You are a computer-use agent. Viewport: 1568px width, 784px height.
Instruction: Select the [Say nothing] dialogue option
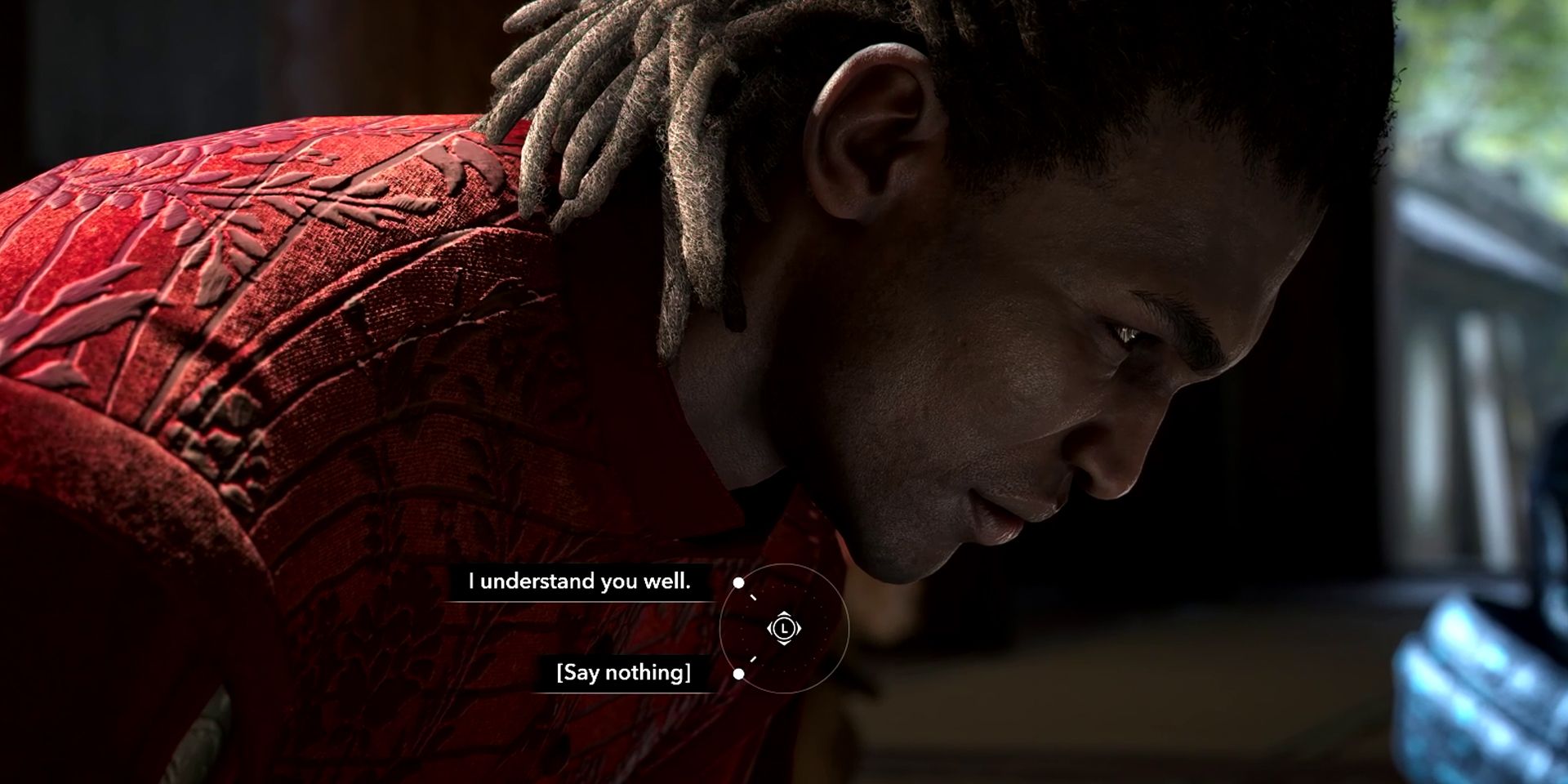pos(623,673)
